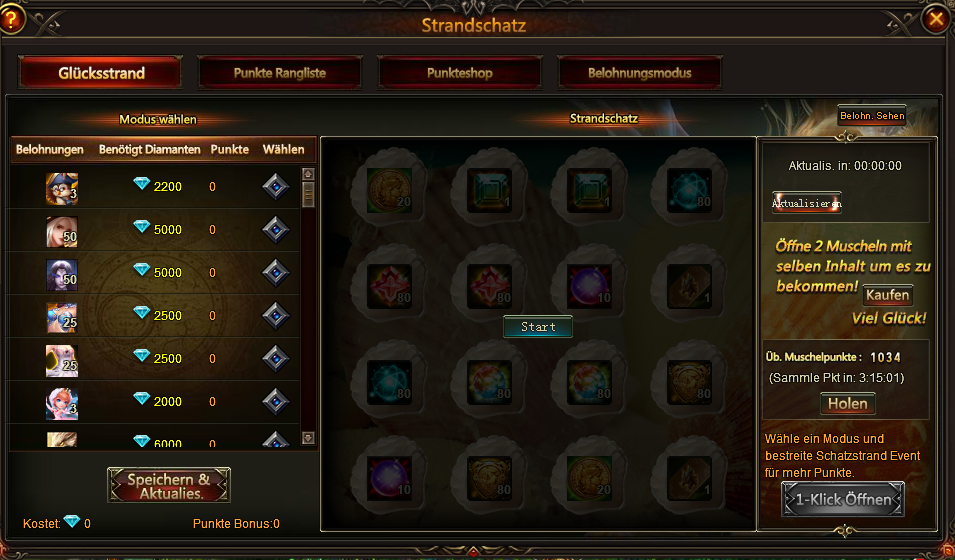Click the Belohn. Sehen button
The image size is (955, 560).
871,116
